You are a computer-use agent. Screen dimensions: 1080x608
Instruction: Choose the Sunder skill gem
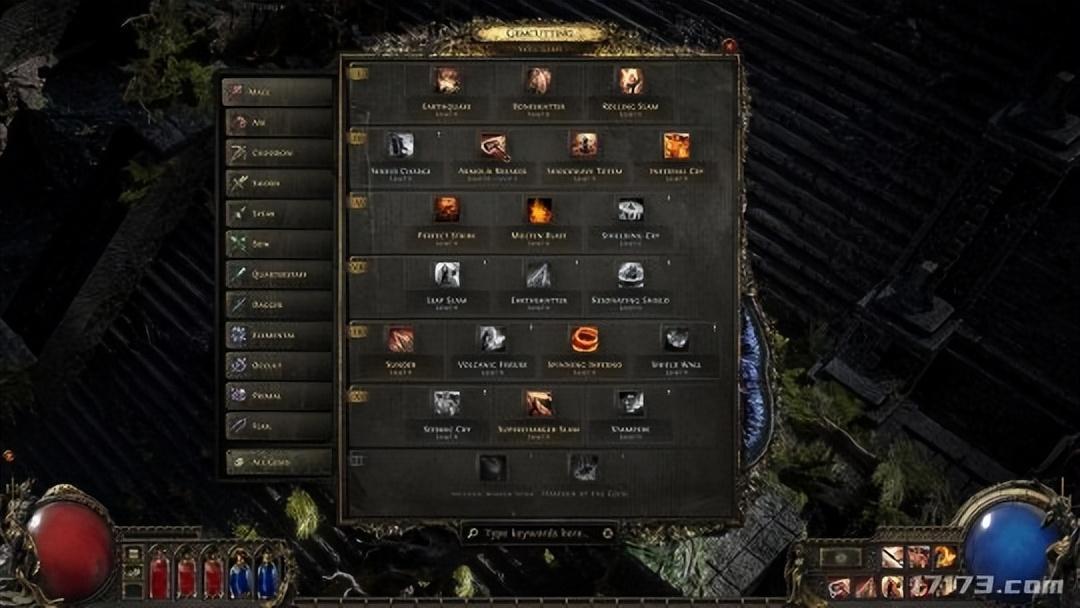(x=401, y=340)
